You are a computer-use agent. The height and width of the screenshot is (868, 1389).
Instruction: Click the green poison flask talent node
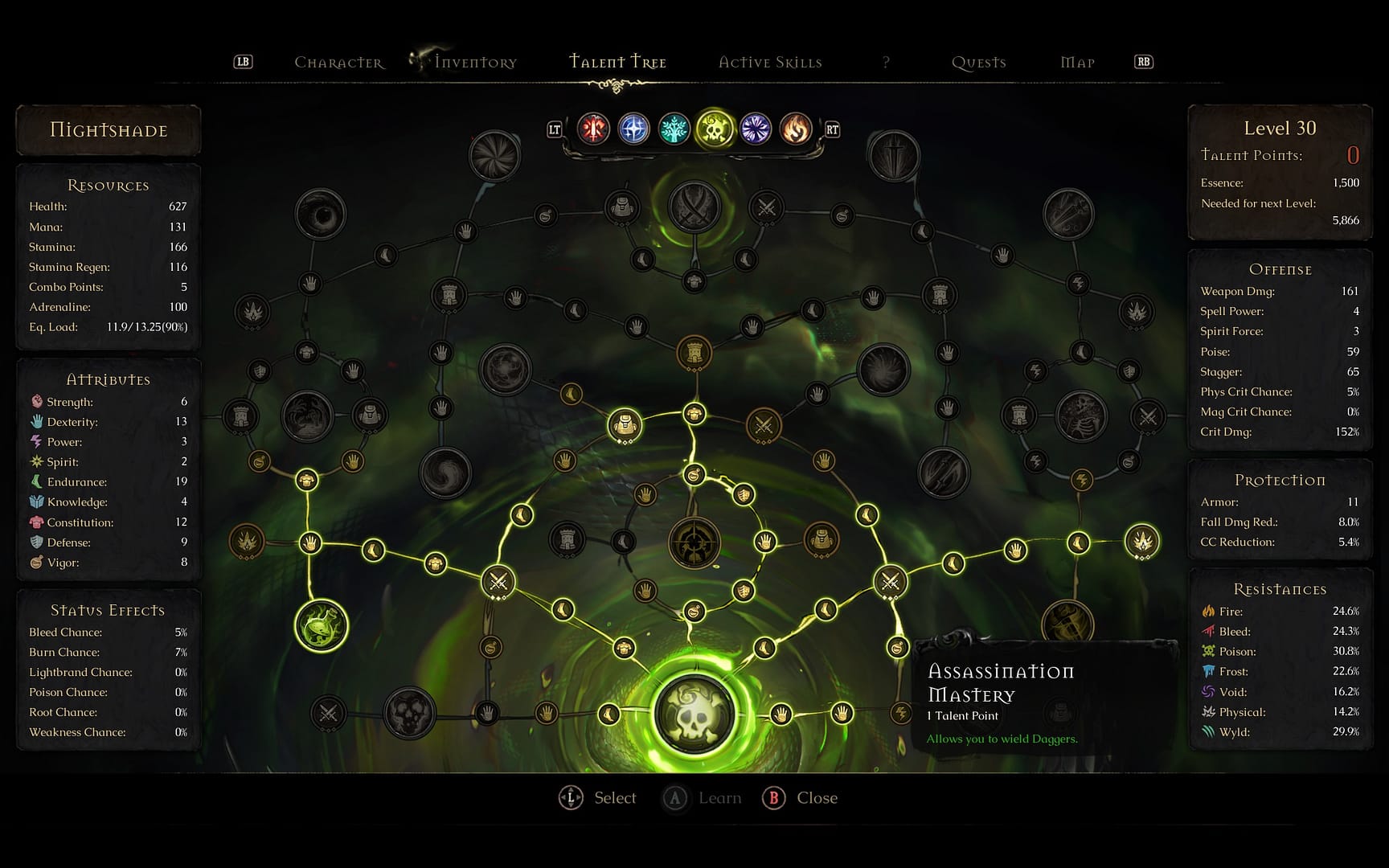click(x=322, y=625)
